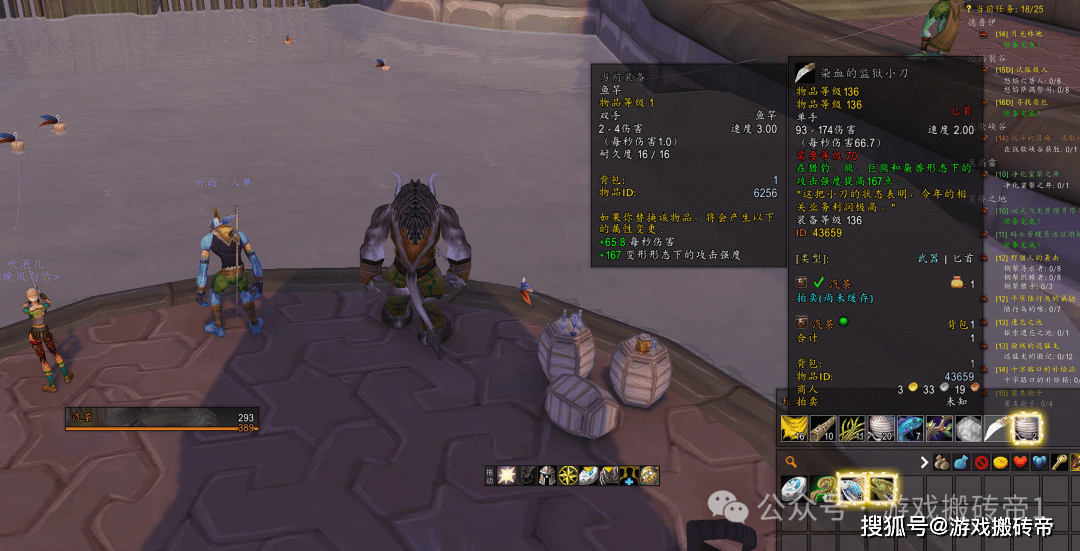Filter the bag by the red heart category
The width and height of the screenshot is (1080, 551).
coord(1020,463)
